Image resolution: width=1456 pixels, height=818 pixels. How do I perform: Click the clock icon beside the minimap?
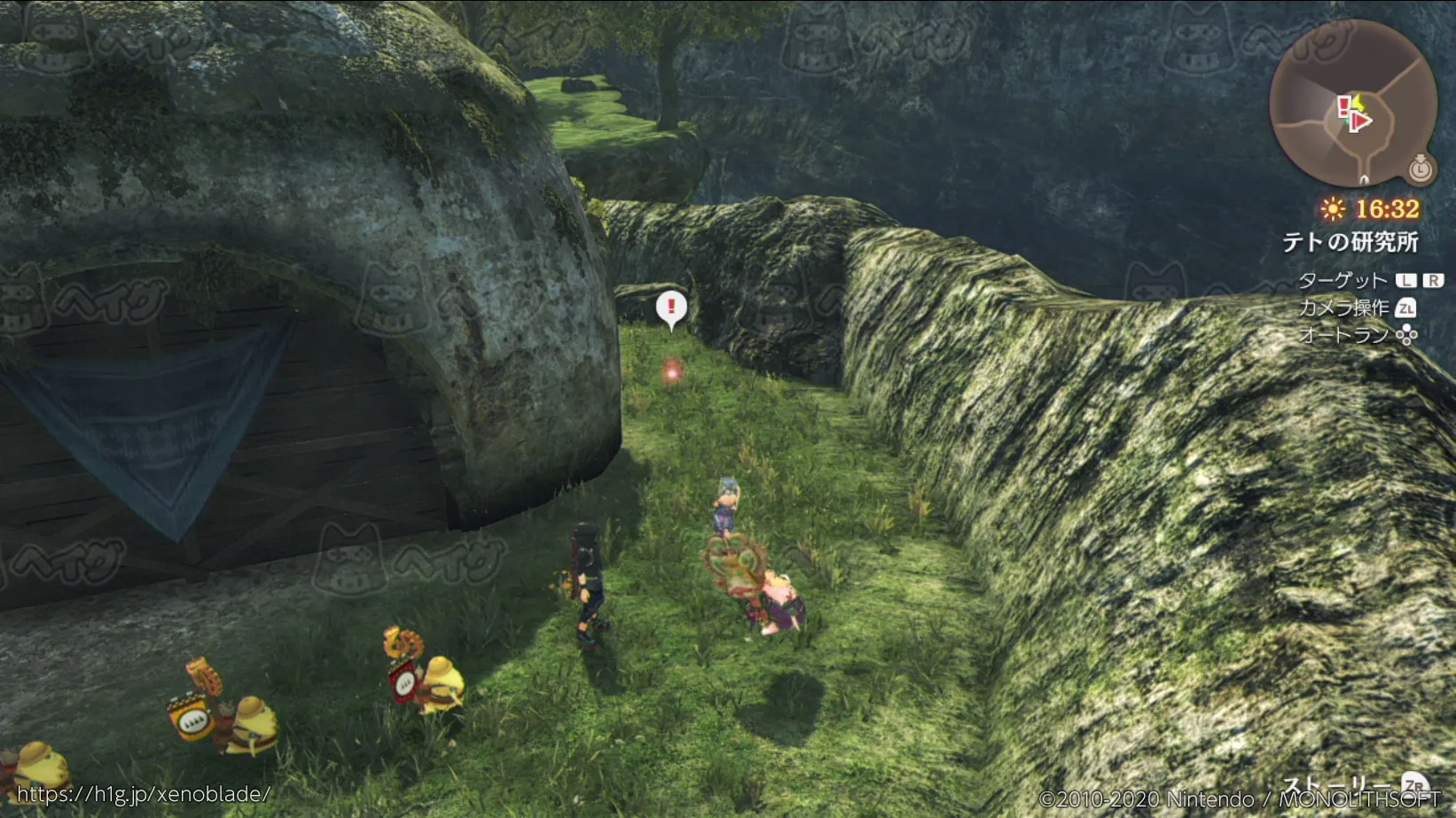[1421, 167]
